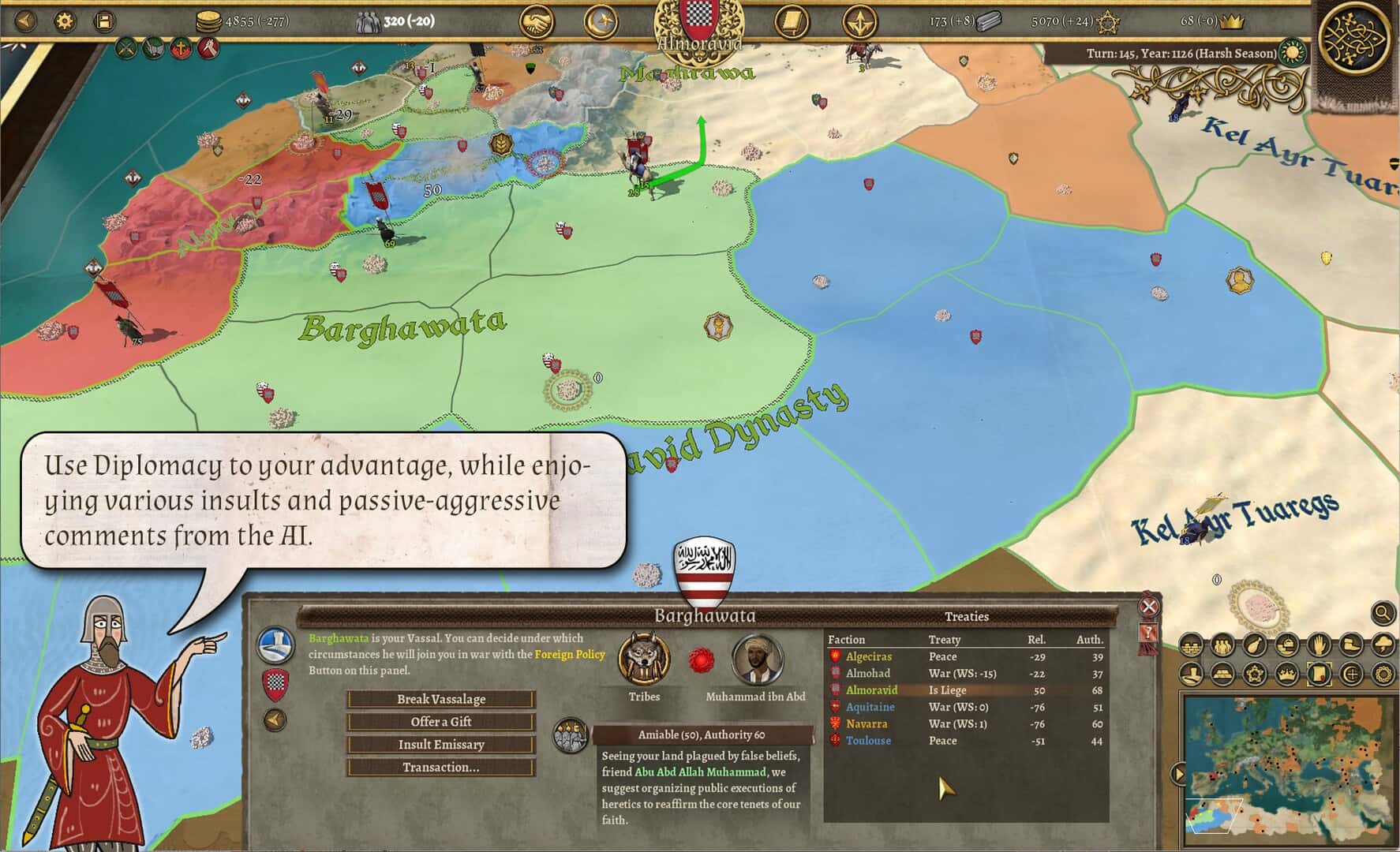1400x852 pixels.
Task: Toggle the storm cloud map filter
Action: coord(1383,645)
